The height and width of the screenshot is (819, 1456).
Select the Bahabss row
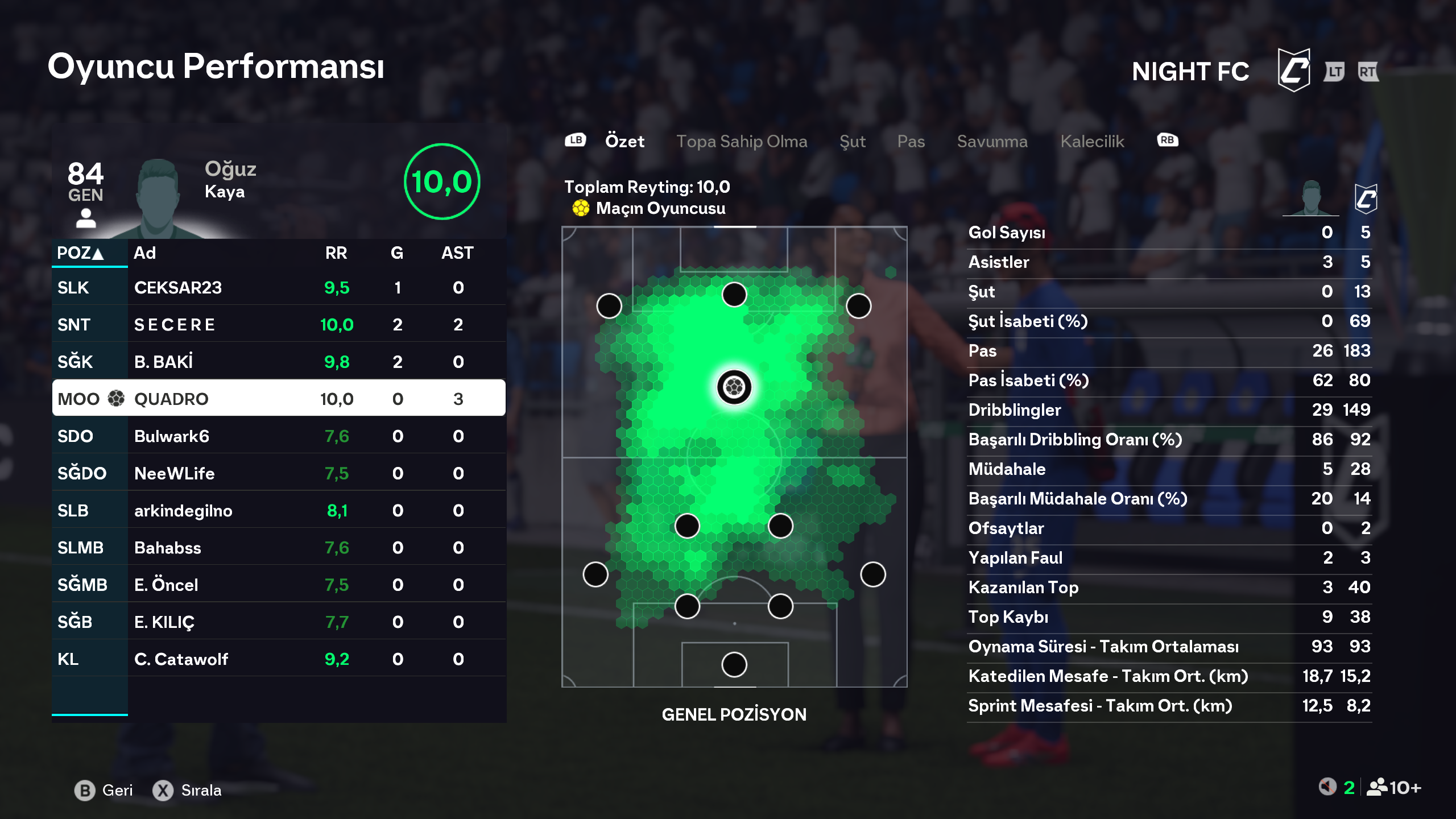pos(279,548)
